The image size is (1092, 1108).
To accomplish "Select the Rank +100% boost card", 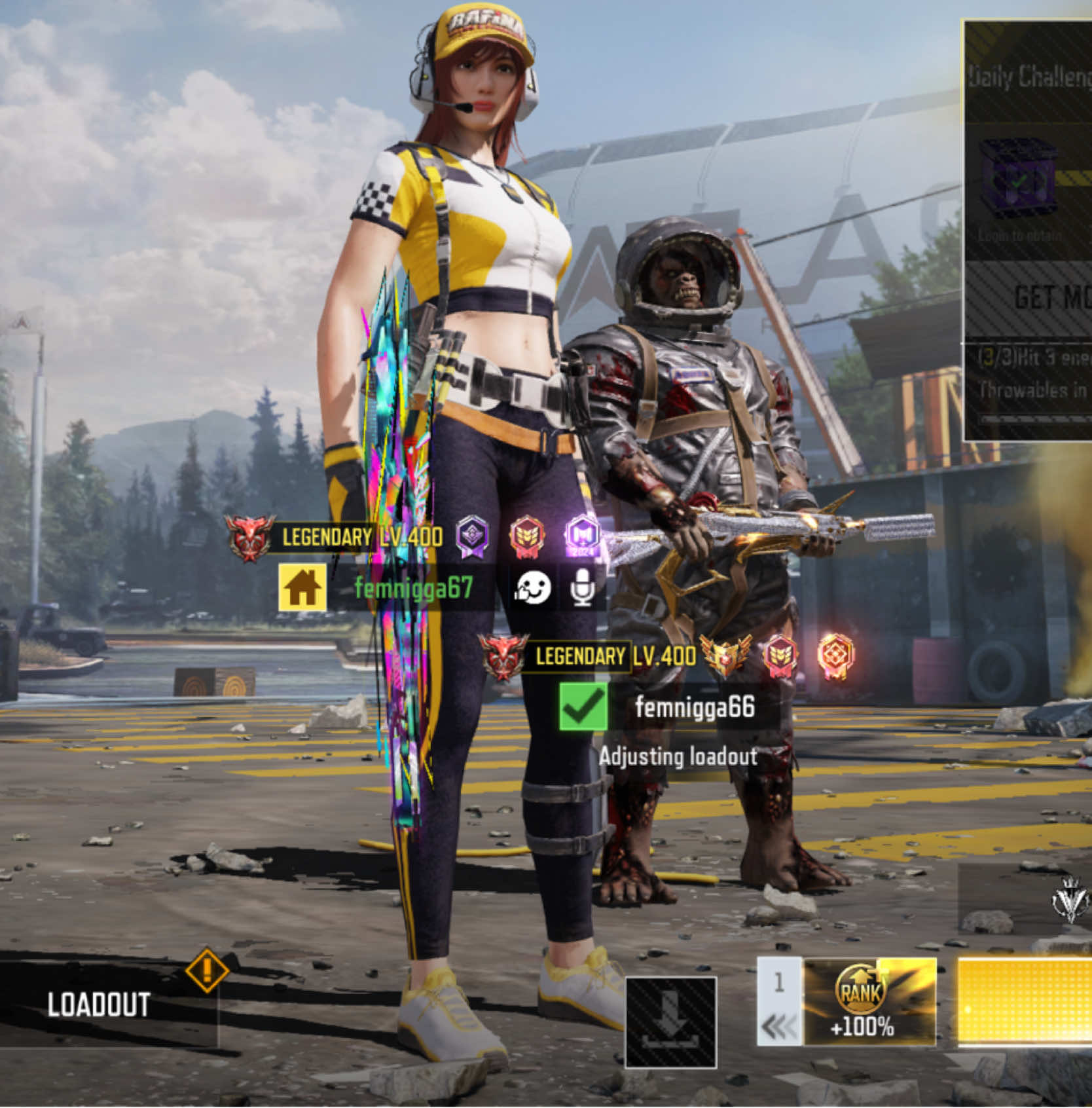I will click(x=869, y=1002).
